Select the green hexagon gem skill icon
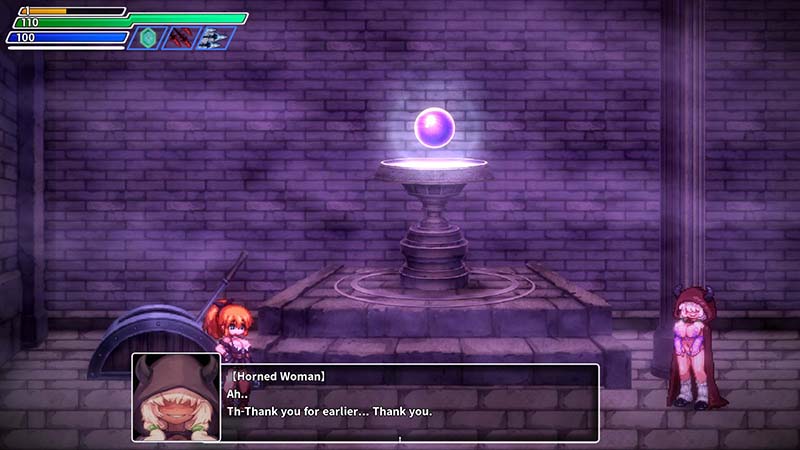Image resolution: width=800 pixels, height=450 pixels. [x=149, y=38]
